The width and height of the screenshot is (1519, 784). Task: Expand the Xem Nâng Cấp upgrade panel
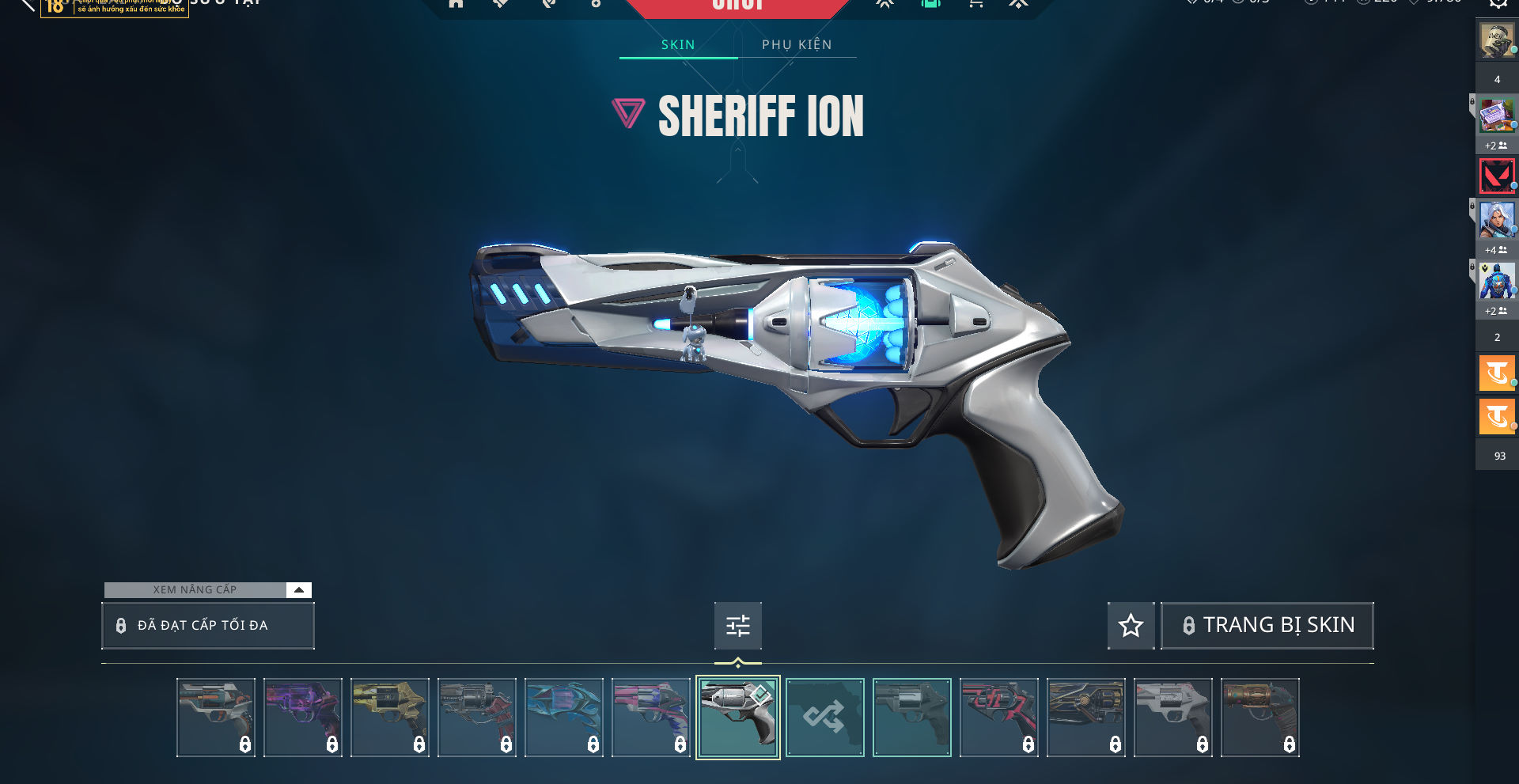(x=298, y=590)
